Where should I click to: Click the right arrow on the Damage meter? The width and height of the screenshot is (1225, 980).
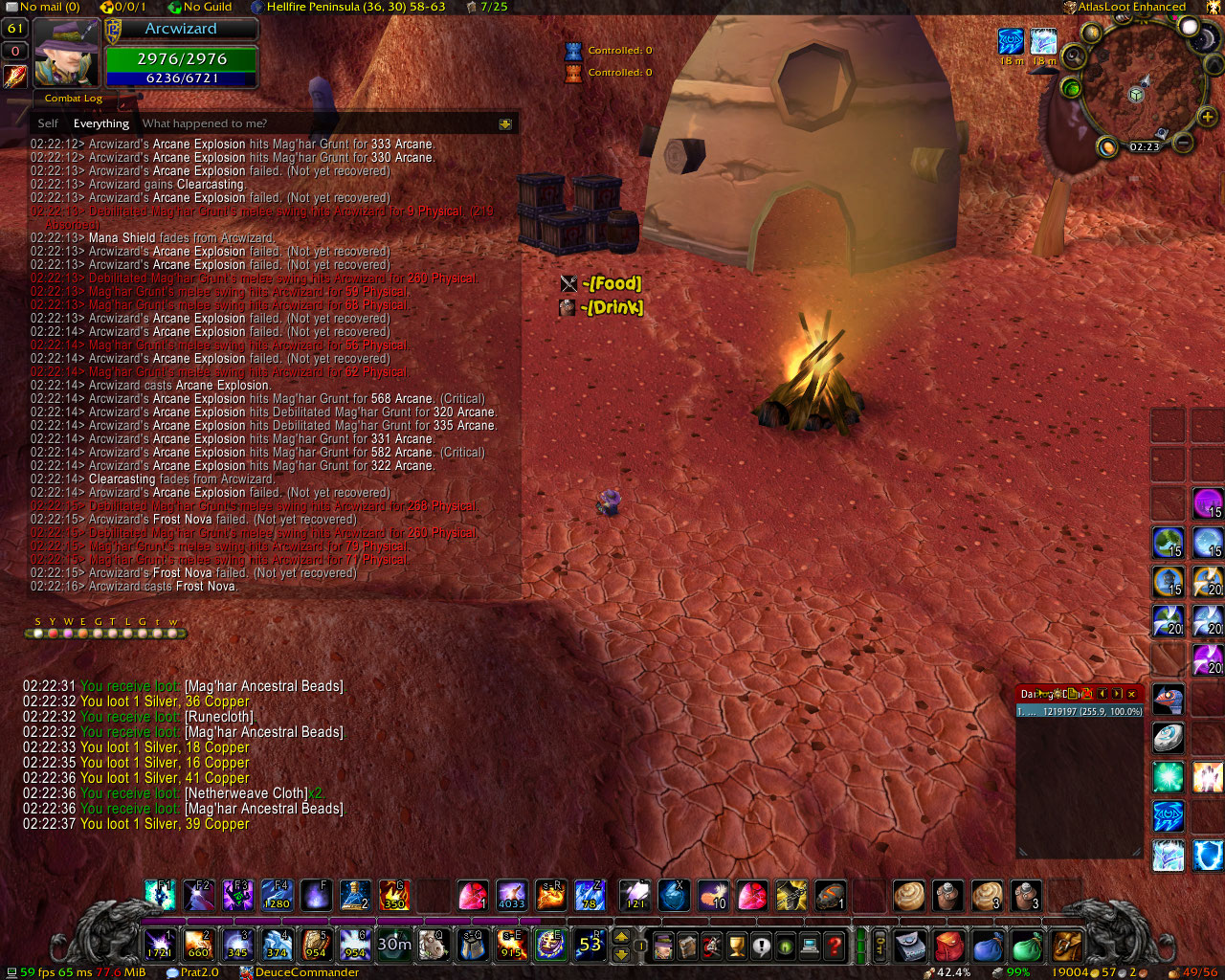(1117, 694)
